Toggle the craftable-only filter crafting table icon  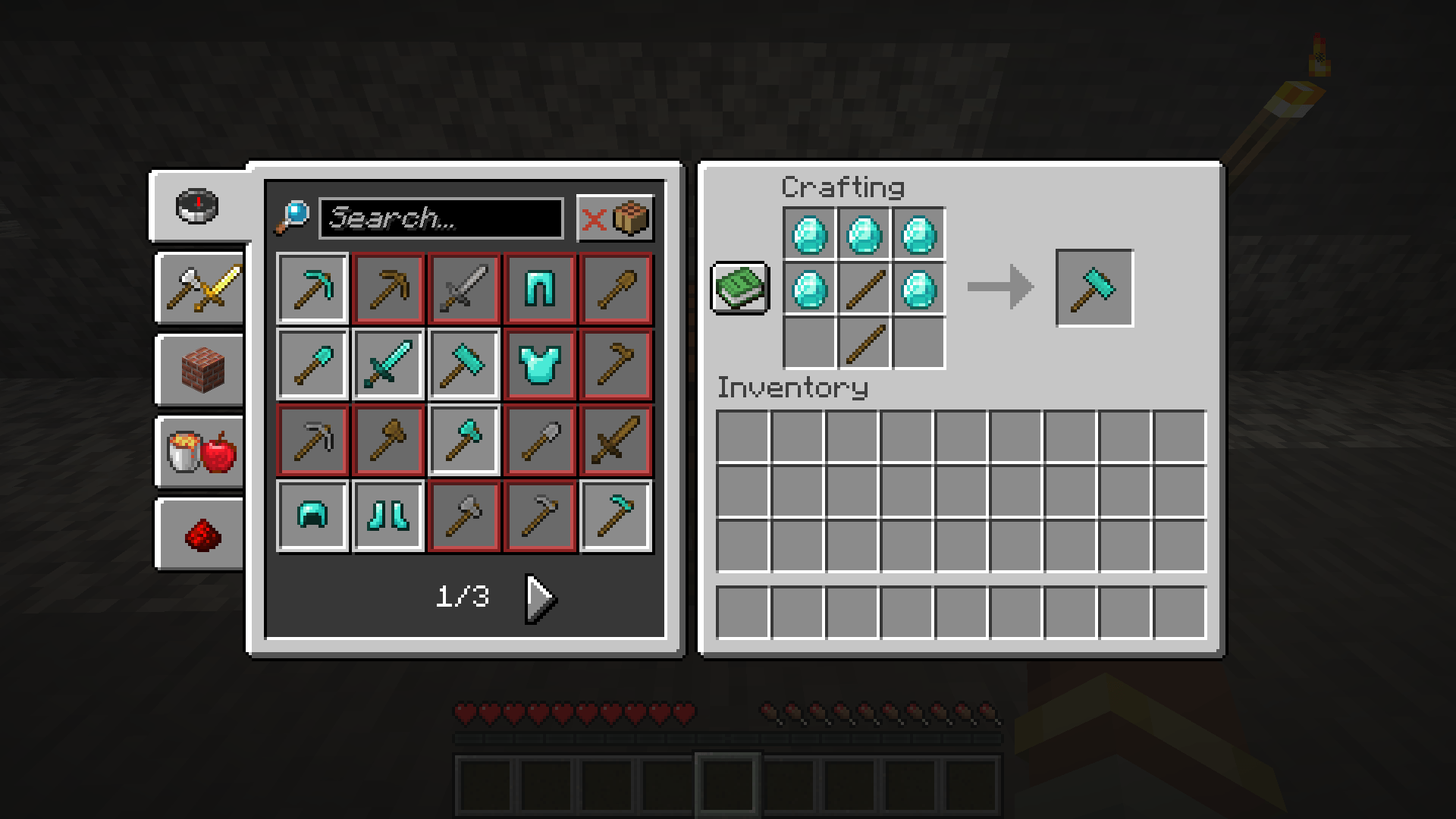[632, 219]
